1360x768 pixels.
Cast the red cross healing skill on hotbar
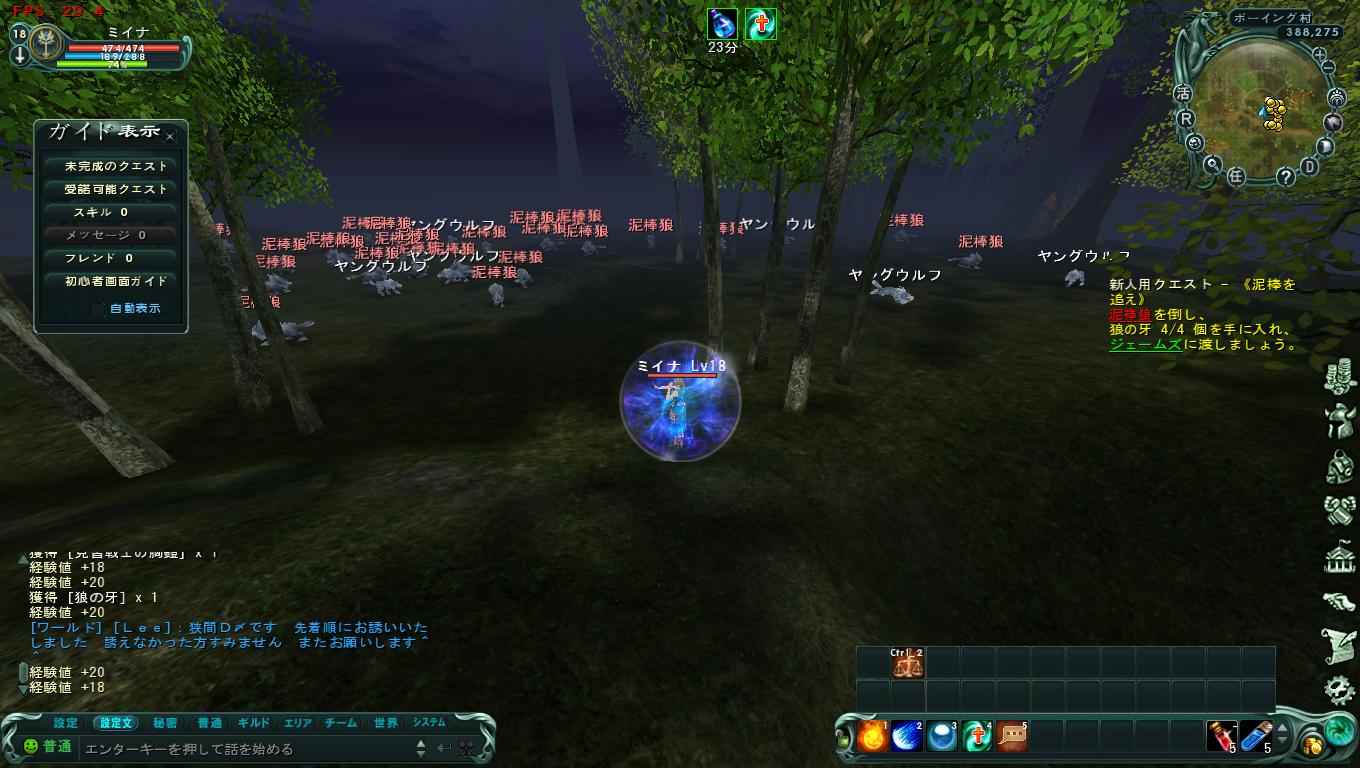(x=976, y=737)
